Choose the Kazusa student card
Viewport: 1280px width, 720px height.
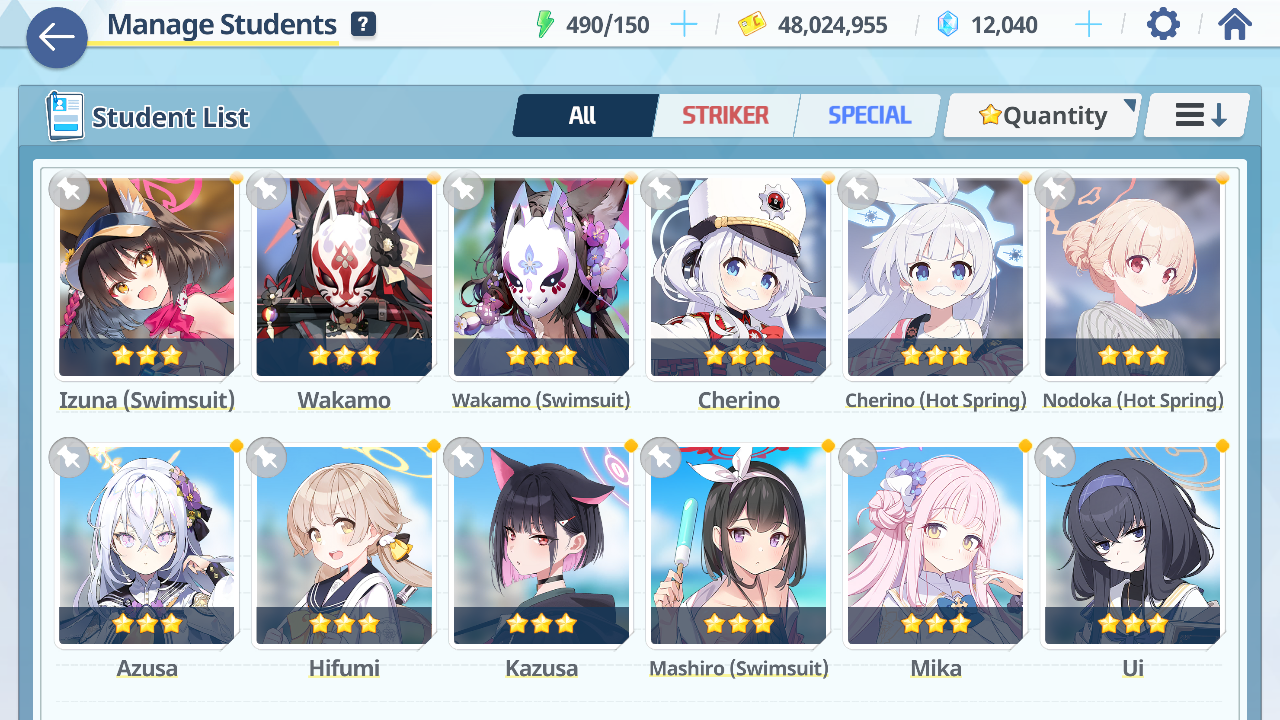[541, 546]
